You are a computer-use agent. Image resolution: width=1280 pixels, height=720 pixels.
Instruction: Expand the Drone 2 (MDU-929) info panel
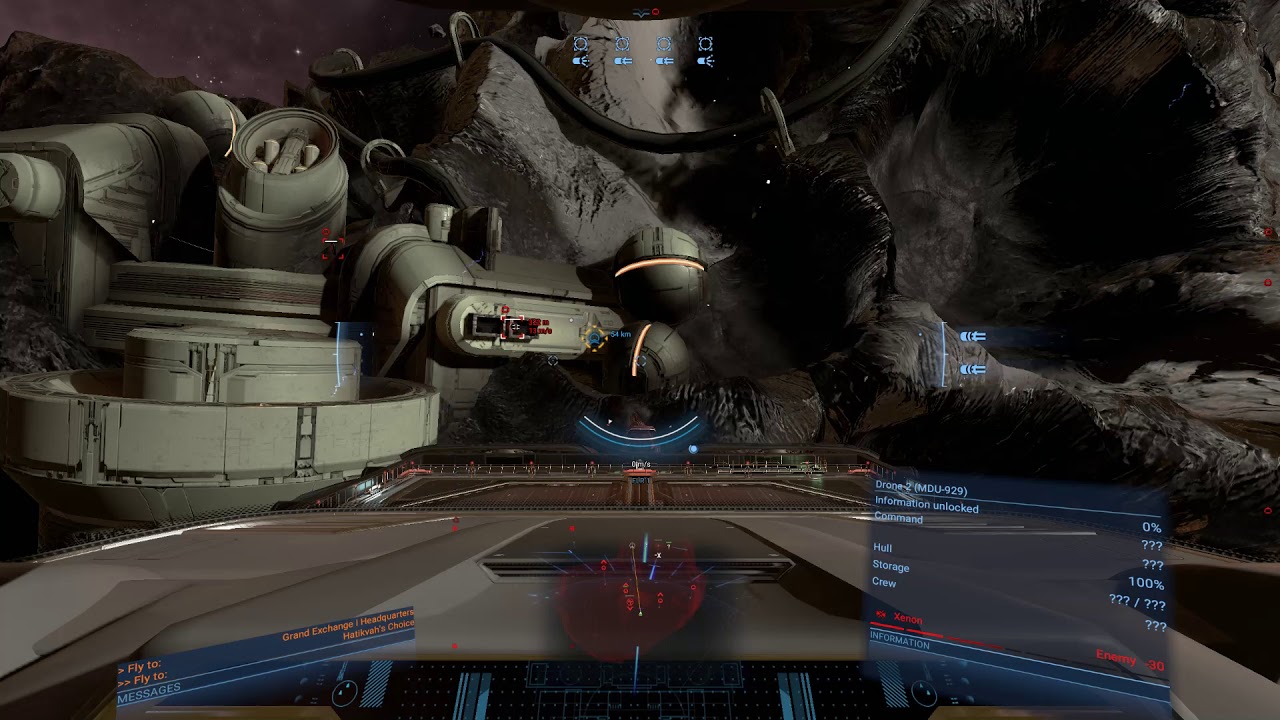[920, 486]
